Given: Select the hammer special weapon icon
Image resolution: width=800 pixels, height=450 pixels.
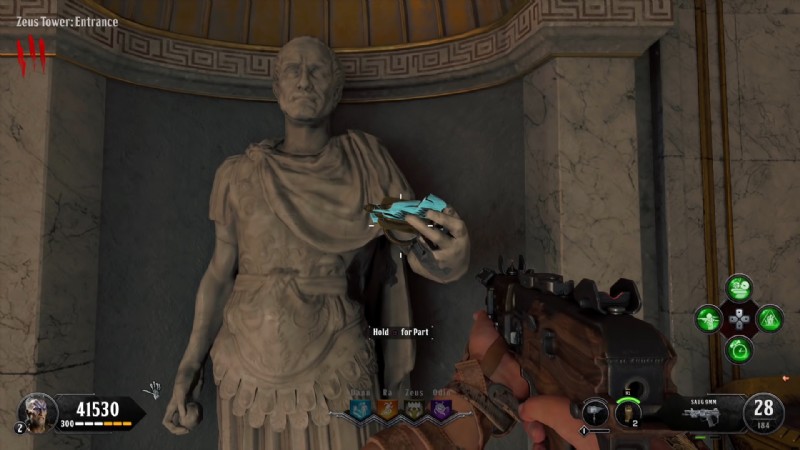Looking at the screenshot, I should point(596,411).
